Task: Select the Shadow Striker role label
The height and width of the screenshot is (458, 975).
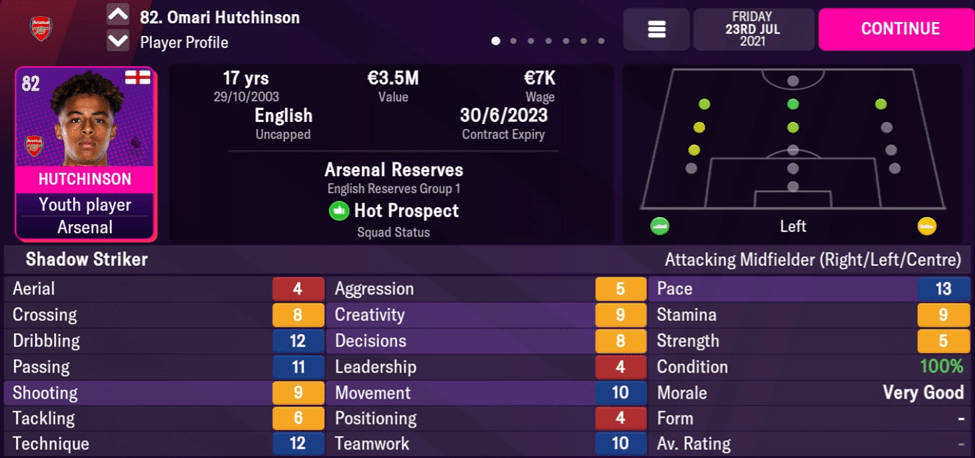Action: 87,260
